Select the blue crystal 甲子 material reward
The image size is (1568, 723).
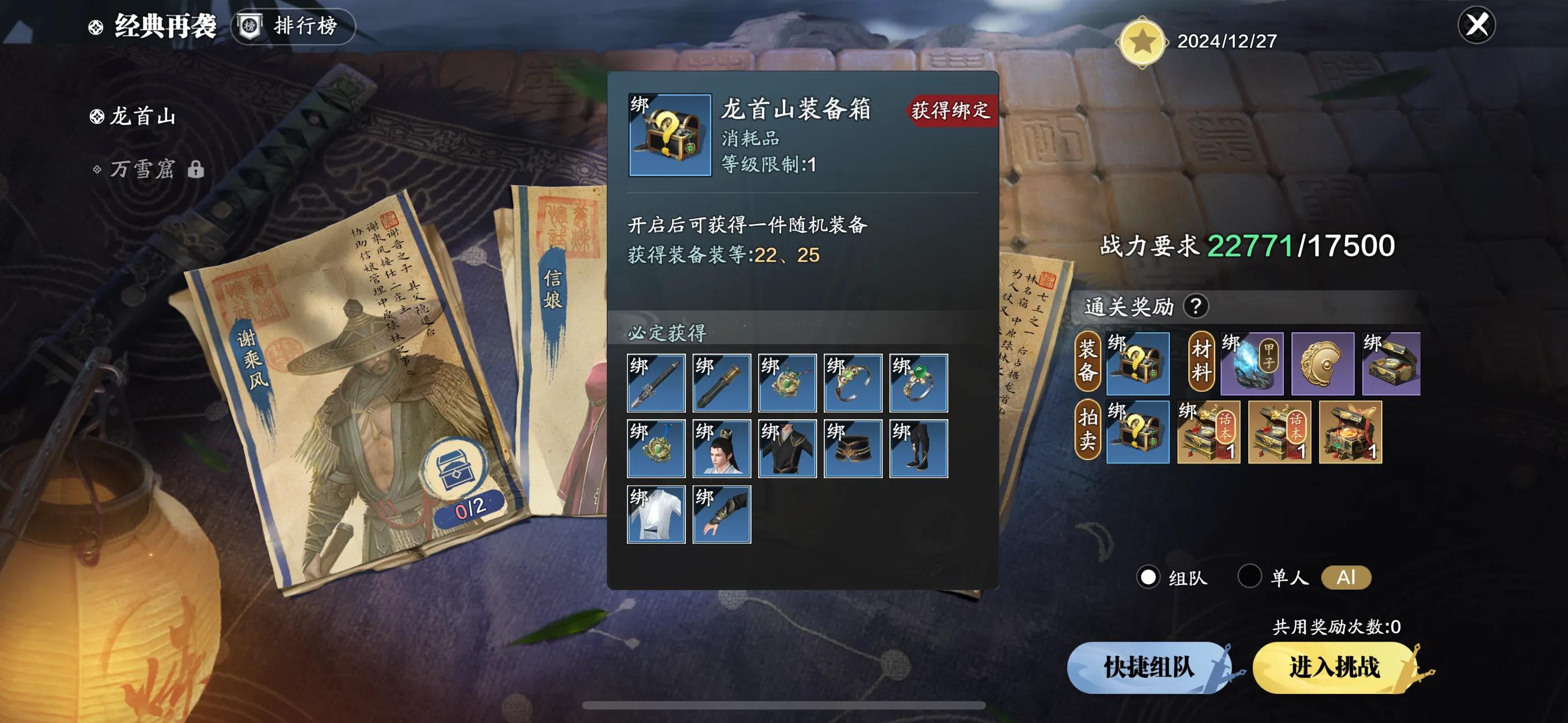pos(1252,363)
